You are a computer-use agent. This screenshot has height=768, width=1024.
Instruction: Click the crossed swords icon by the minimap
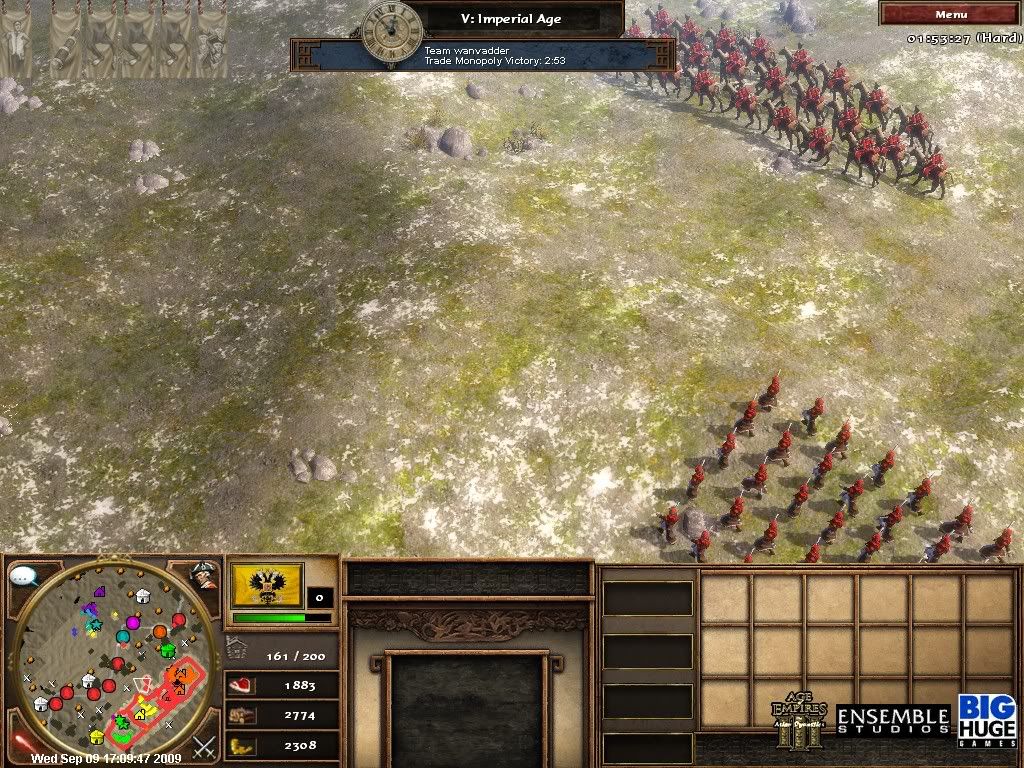click(x=205, y=745)
